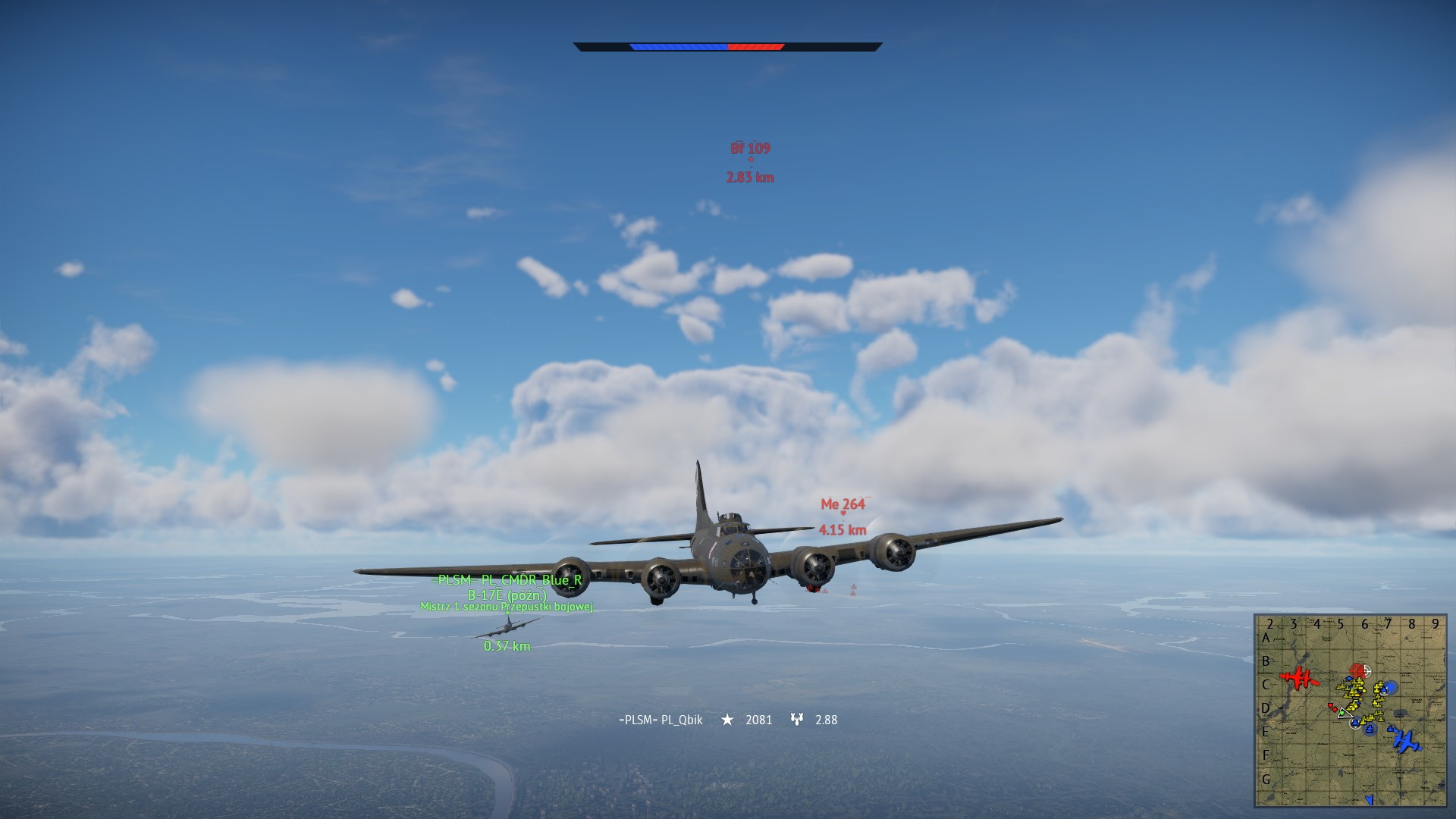Image resolution: width=1456 pixels, height=819 pixels.
Task: Select the allied B-17E player marker
Action: (x=507, y=627)
